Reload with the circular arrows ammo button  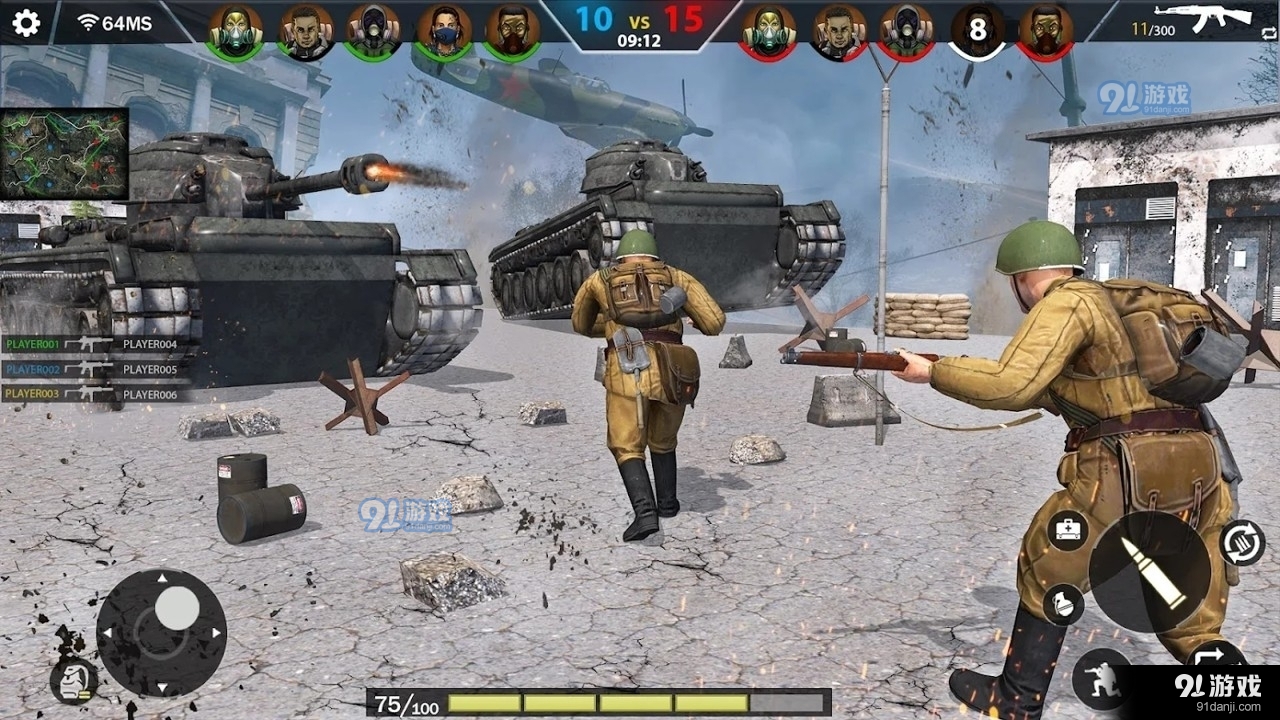point(1243,543)
